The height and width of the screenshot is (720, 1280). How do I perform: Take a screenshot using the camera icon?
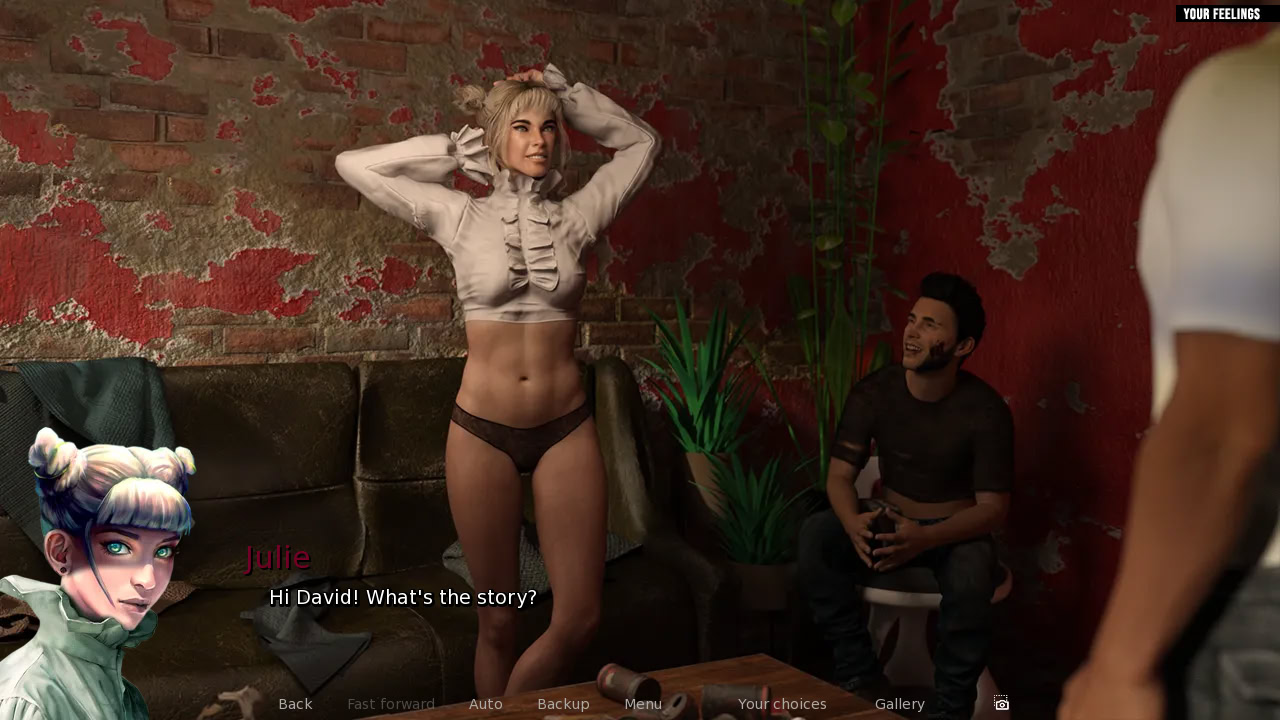[999, 703]
